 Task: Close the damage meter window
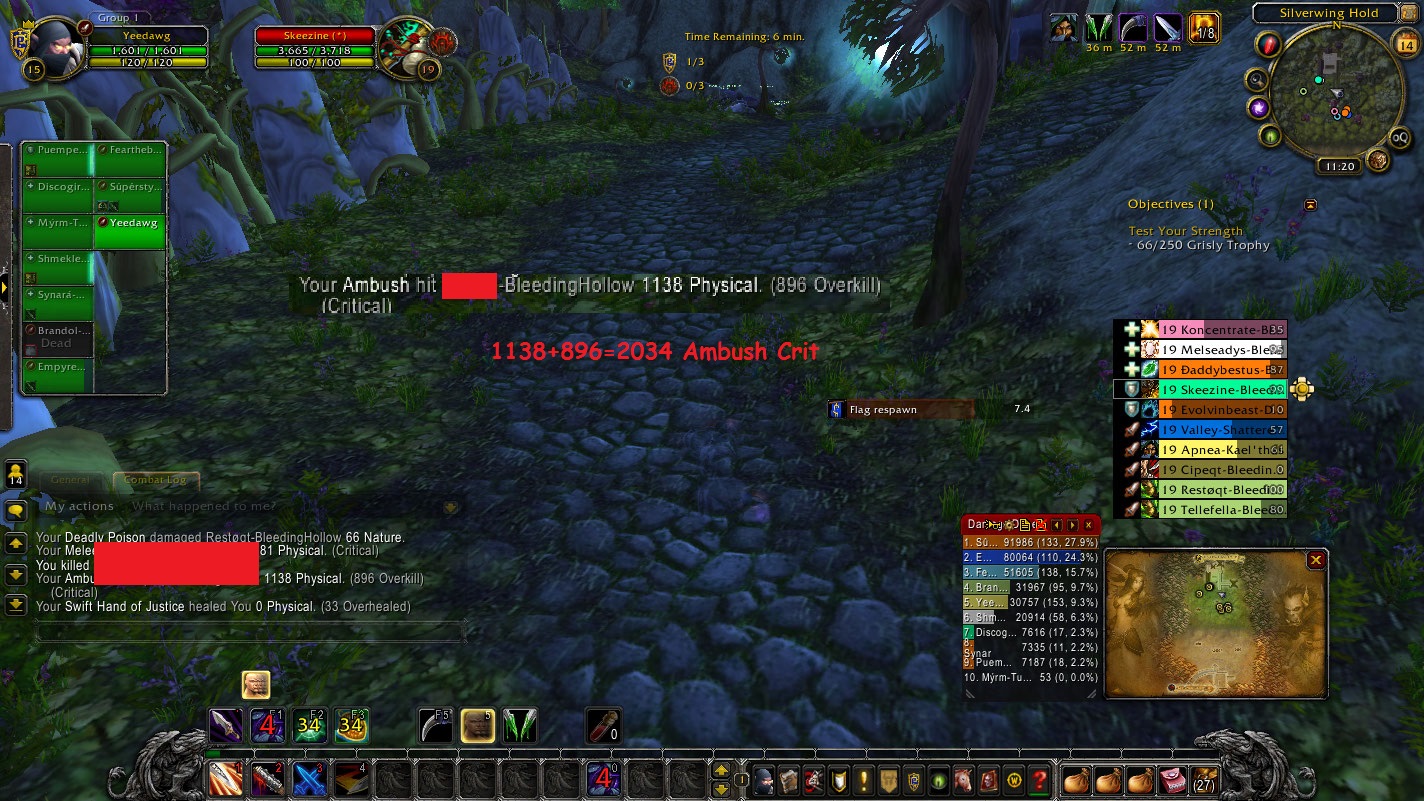click(x=1088, y=525)
